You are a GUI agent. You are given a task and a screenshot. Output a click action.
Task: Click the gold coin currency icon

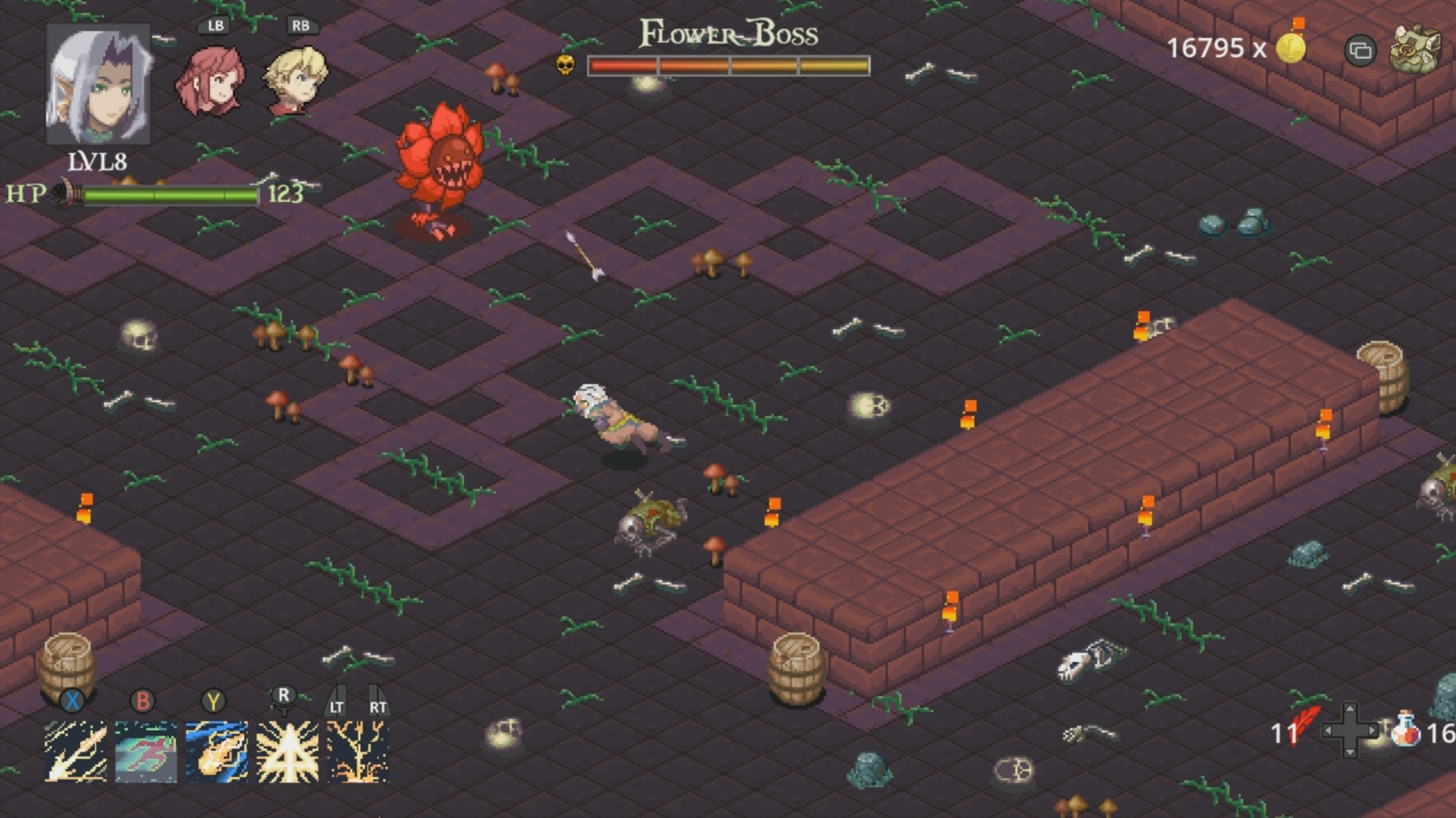[1291, 47]
